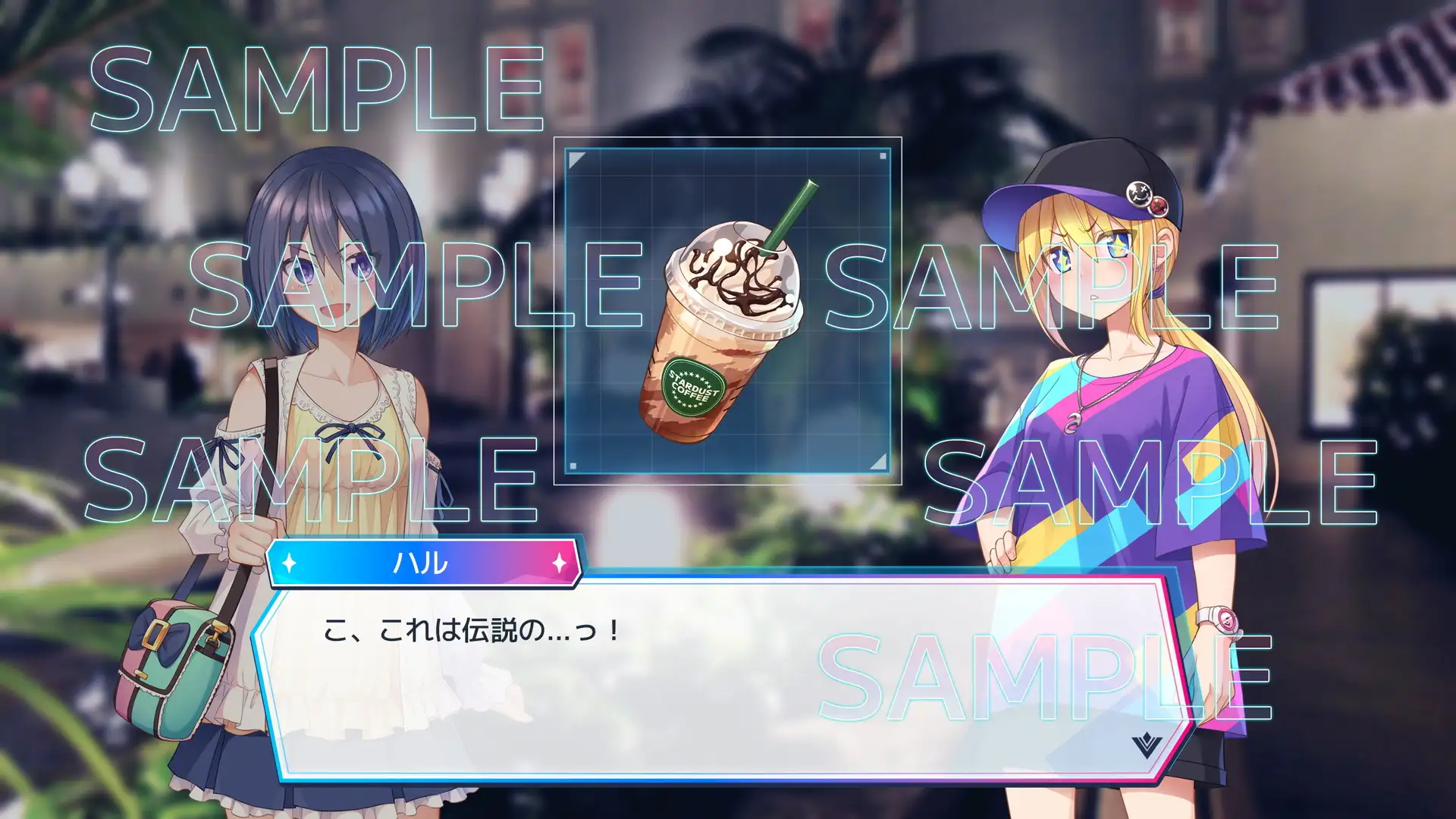Image resolution: width=1456 pixels, height=819 pixels.
Task: Click the star icon right of the name plate
Action: click(x=560, y=563)
